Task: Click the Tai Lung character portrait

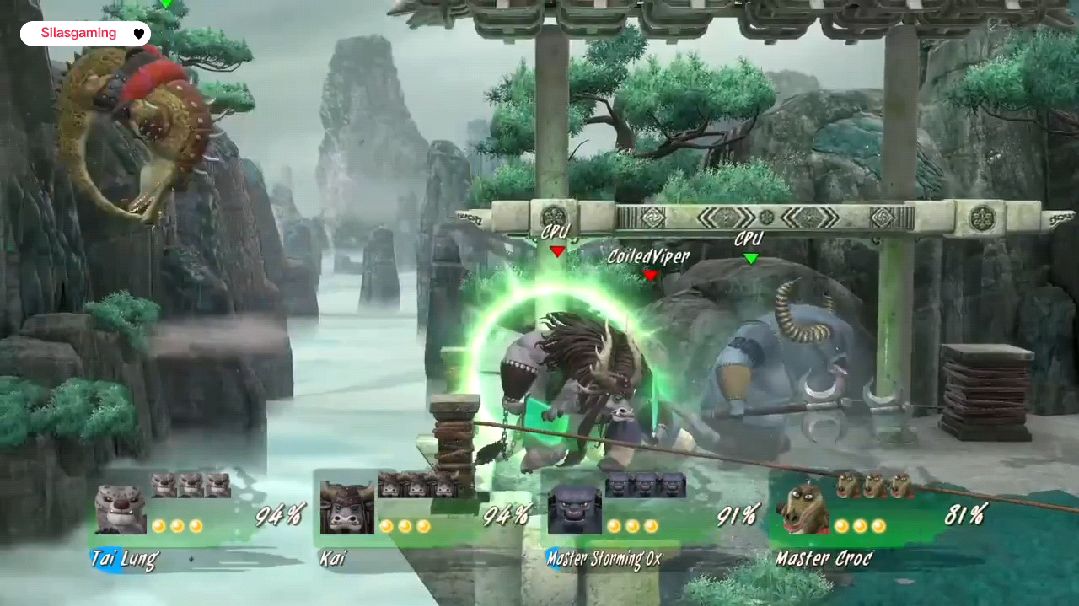Action: 120,509
